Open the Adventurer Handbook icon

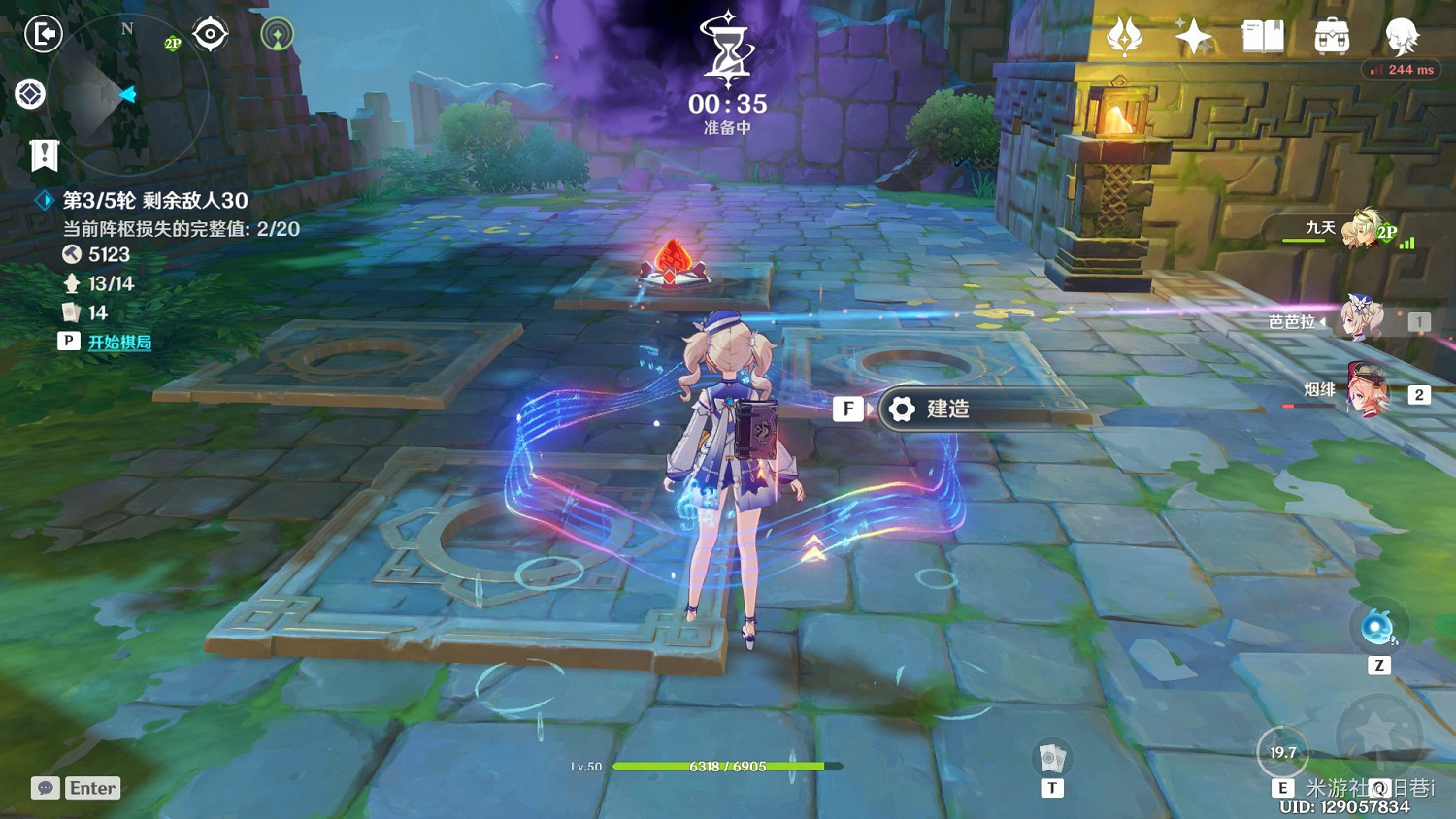click(x=1124, y=36)
